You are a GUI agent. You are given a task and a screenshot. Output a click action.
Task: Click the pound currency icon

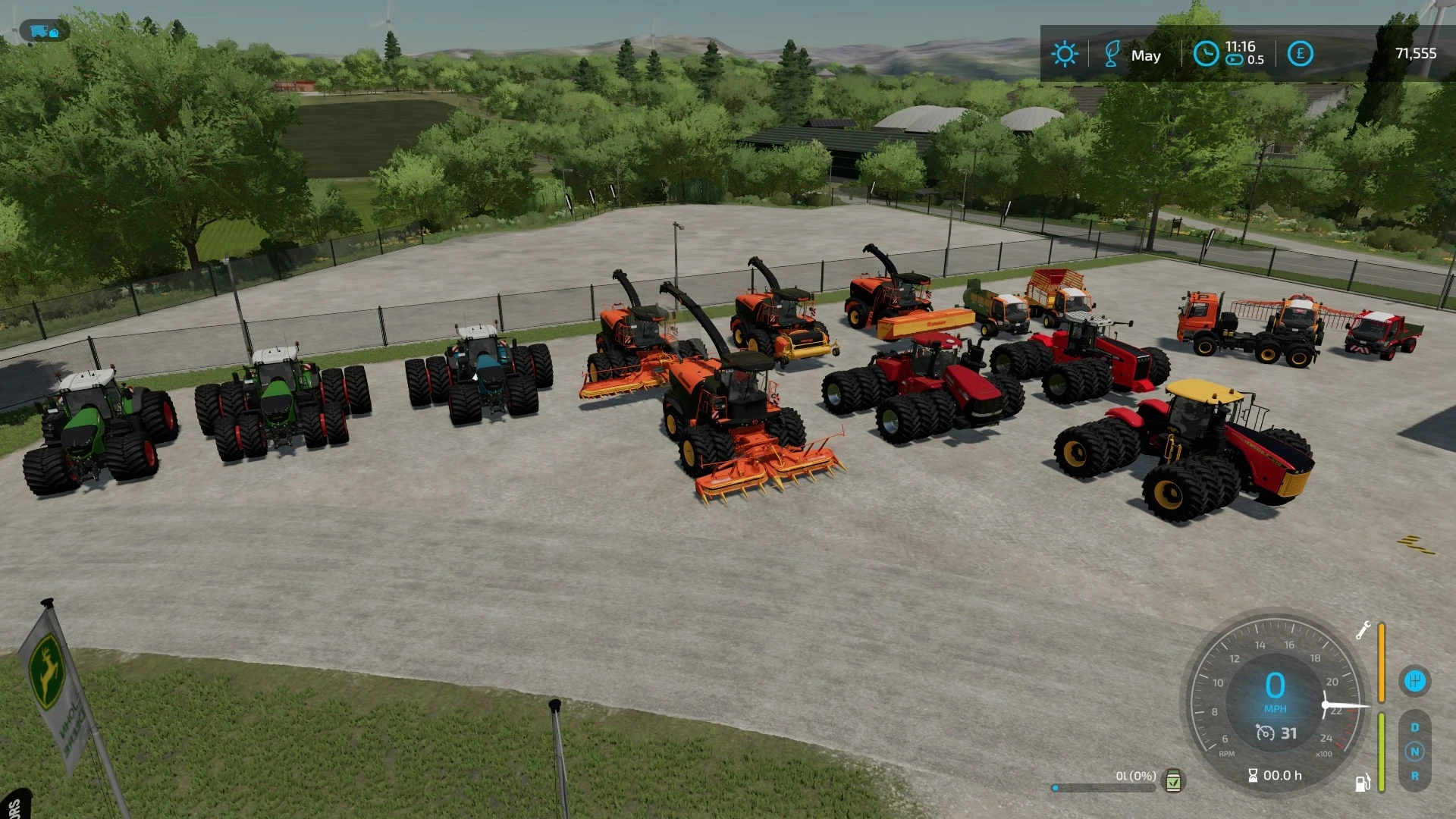1301,53
